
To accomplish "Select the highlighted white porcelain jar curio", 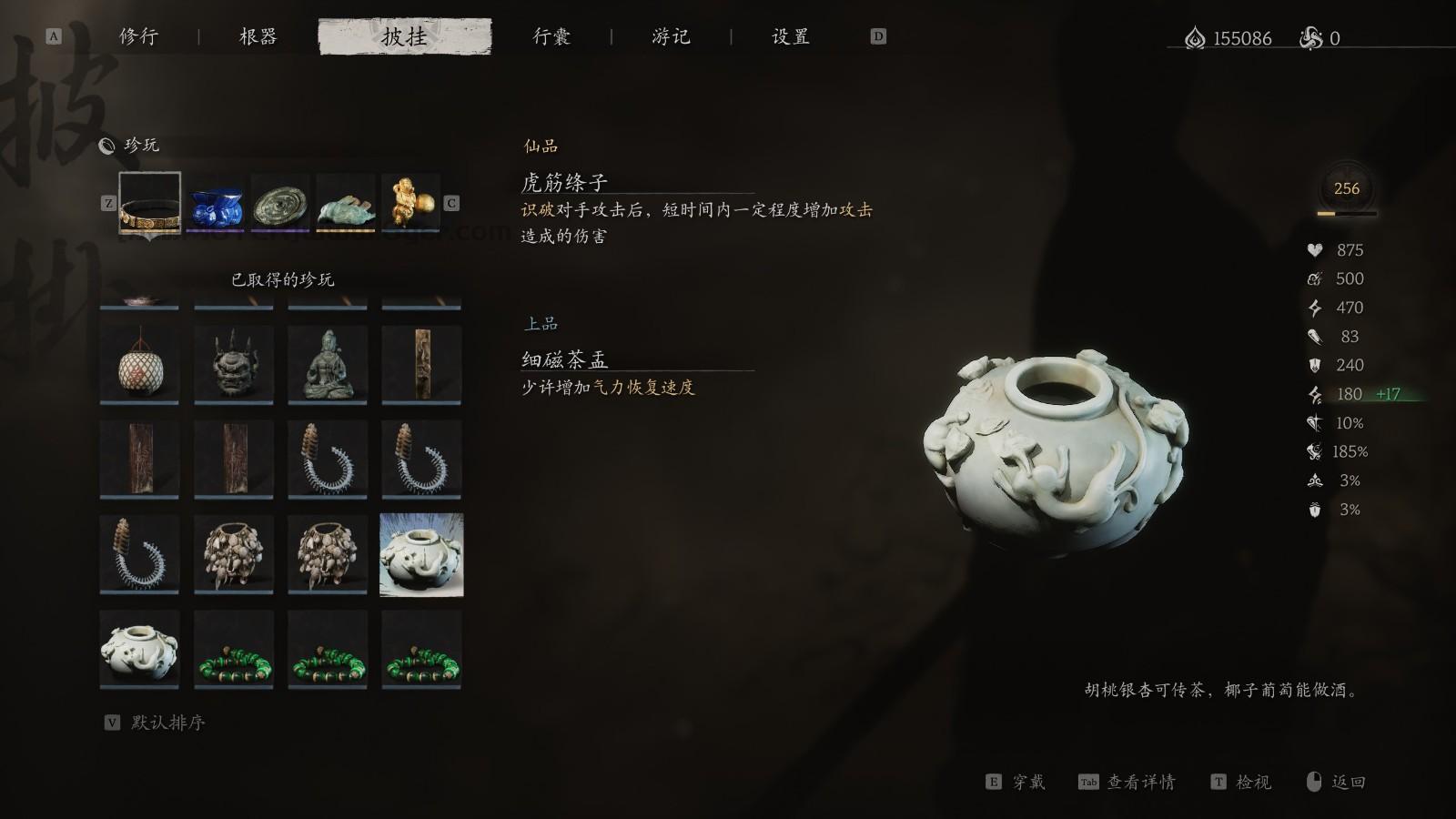I will [x=421, y=554].
